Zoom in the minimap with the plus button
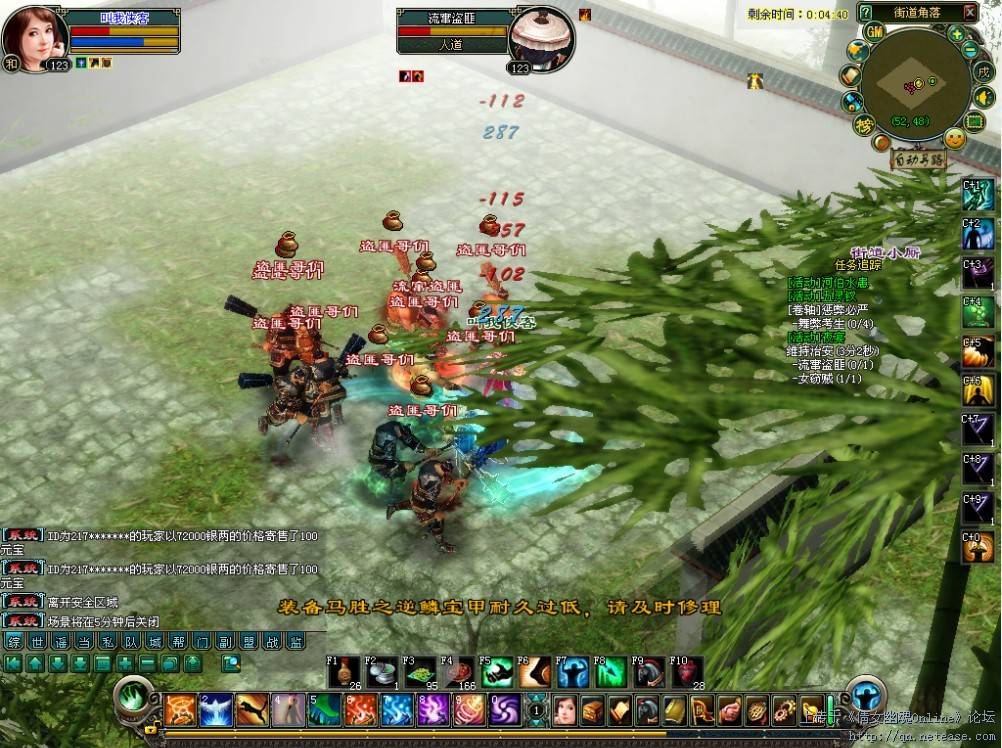This screenshot has width=1002, height=748. (x=957, y=33)
